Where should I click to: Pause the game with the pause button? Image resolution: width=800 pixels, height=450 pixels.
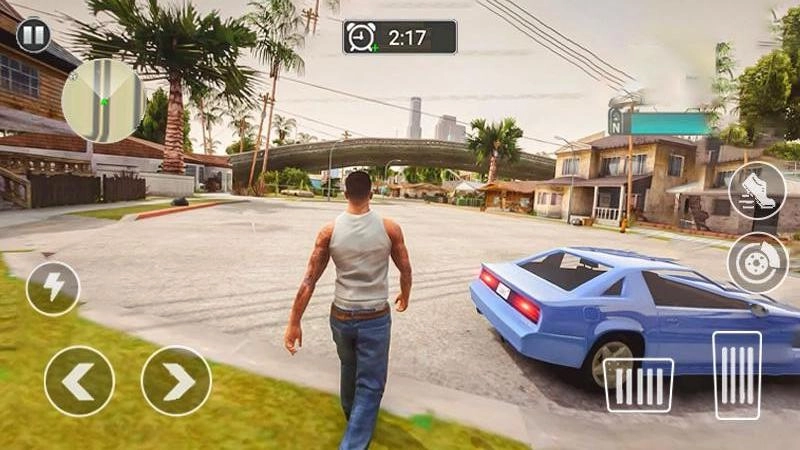pyautogui.click(x=33, y=36)
